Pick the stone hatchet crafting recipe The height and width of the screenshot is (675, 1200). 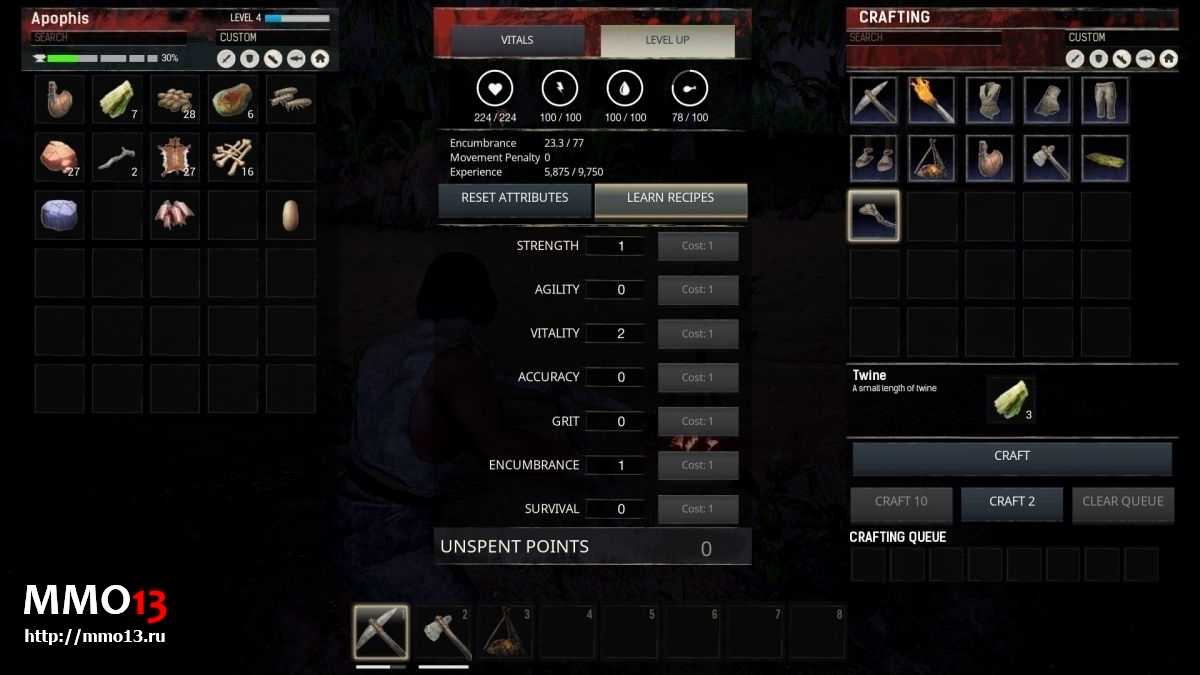coord(1047,158)
